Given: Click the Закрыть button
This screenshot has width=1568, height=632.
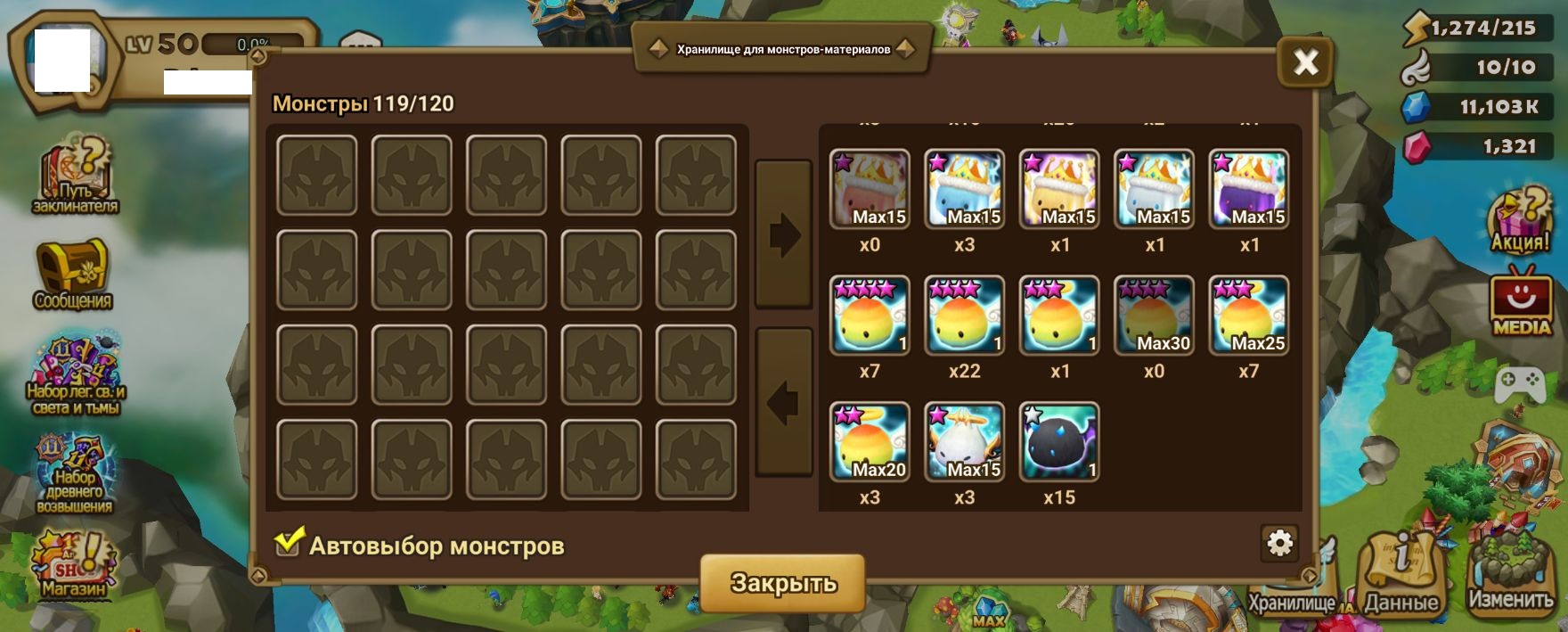Looking at the screenshot, I should coord(783,583).
